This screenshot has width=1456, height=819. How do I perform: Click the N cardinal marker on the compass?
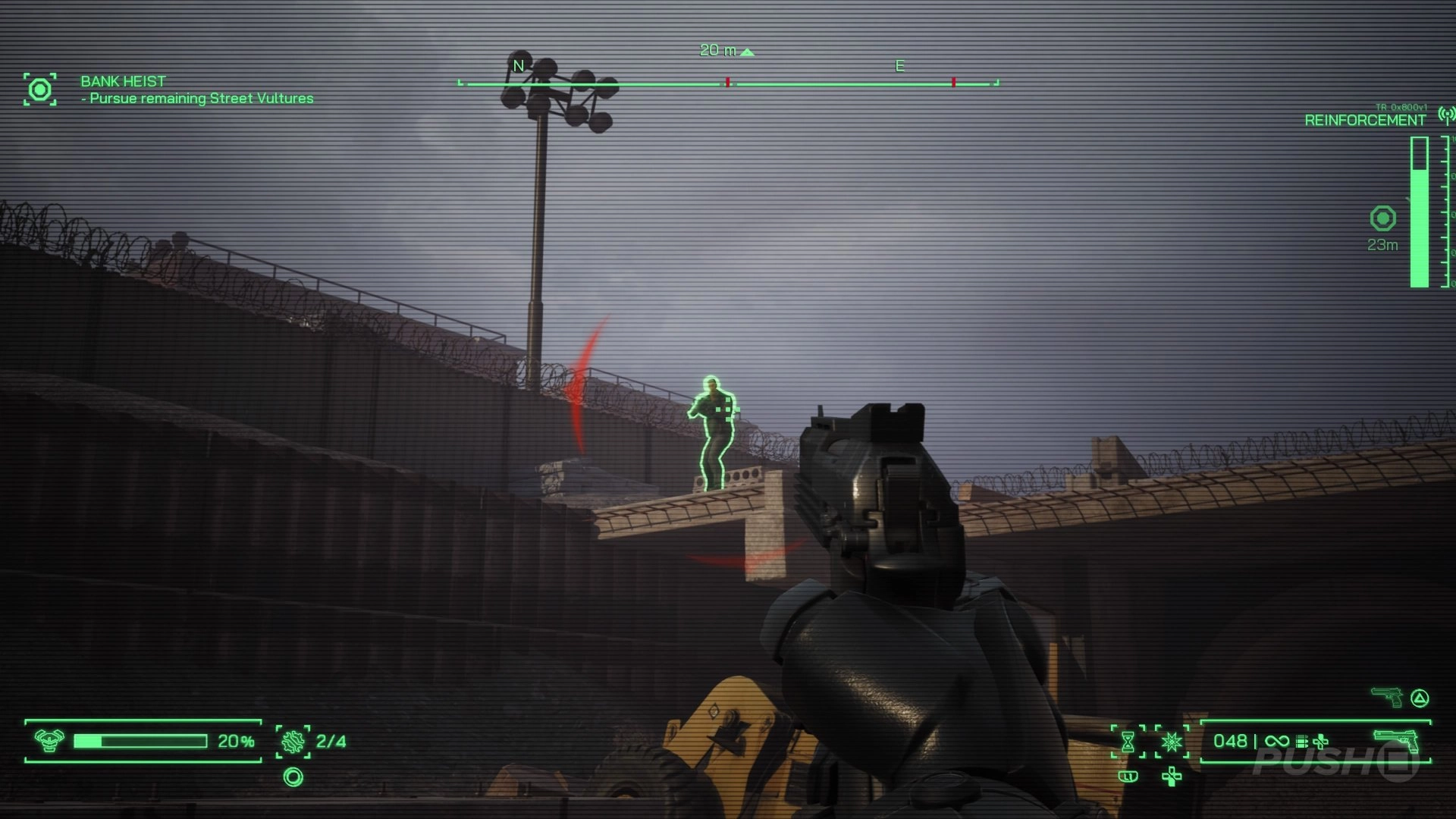[519, 65]
